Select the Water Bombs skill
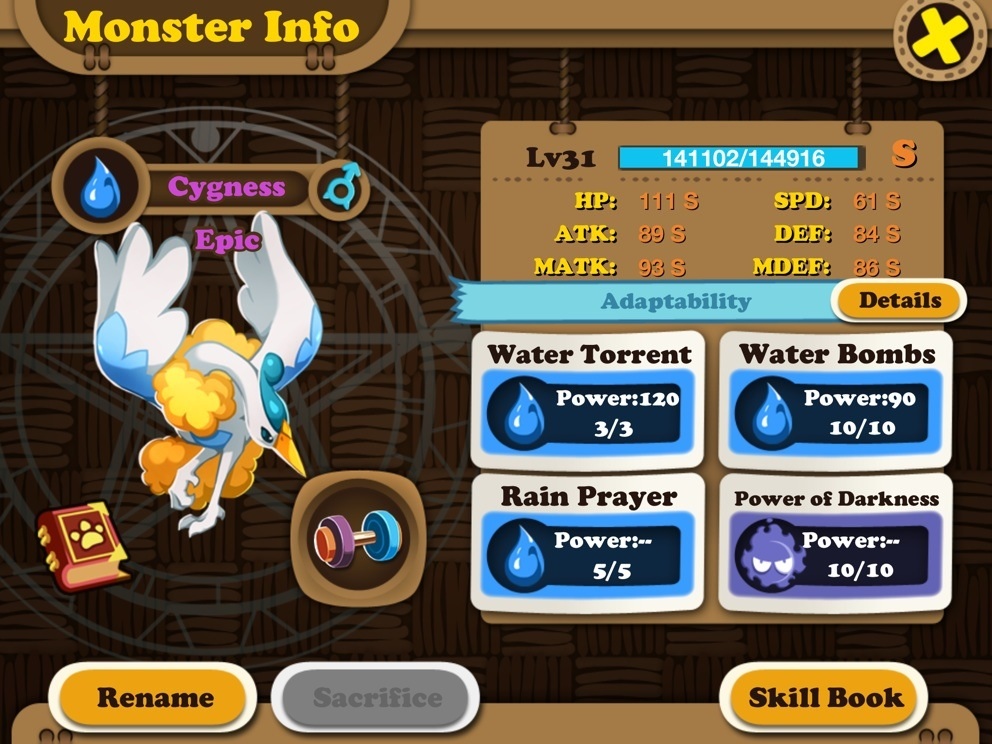This screenshot has width=992, height=744. point(836,400)
